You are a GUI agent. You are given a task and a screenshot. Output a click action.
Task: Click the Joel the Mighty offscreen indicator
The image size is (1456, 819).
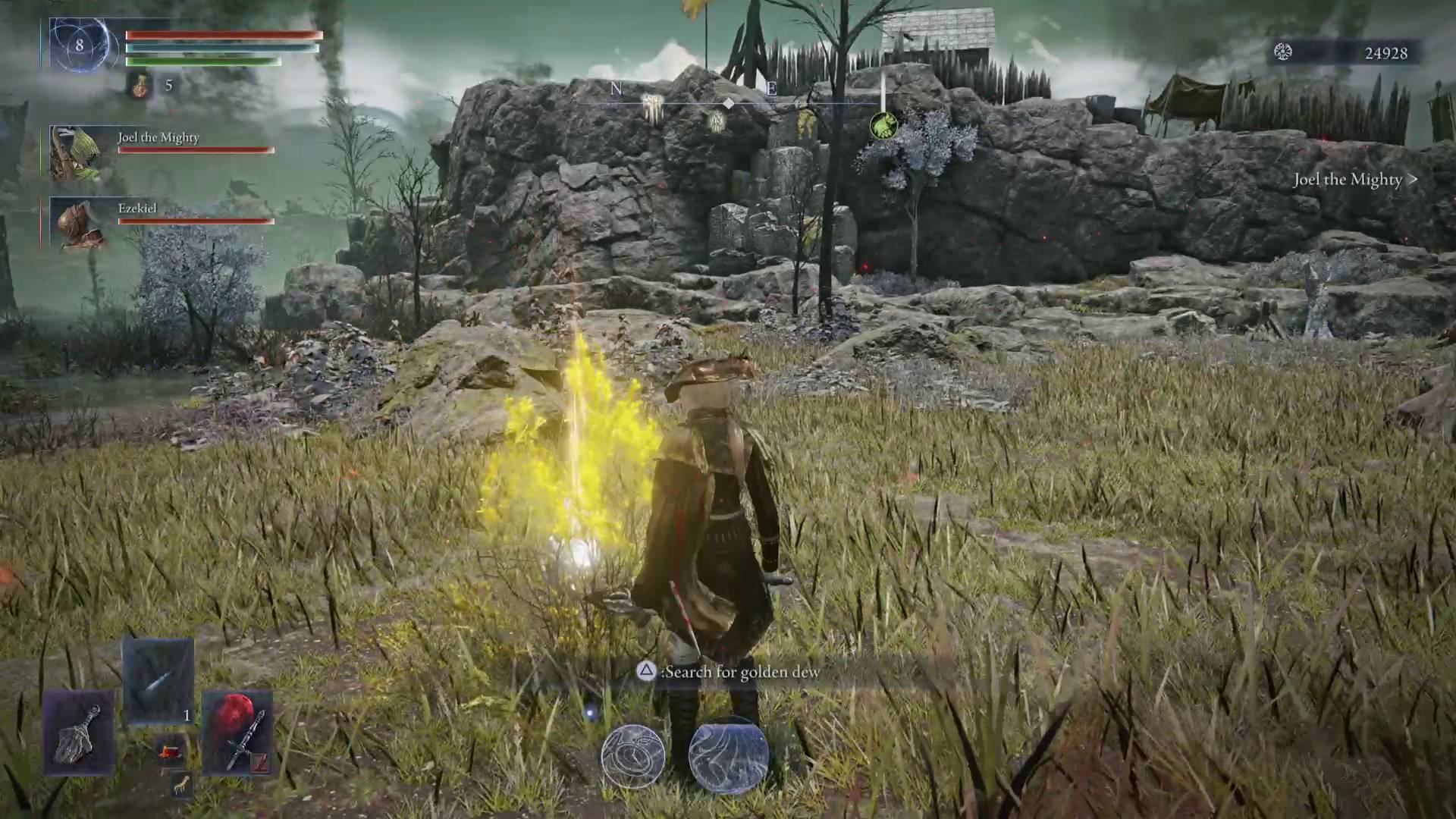click(1355, 180)
